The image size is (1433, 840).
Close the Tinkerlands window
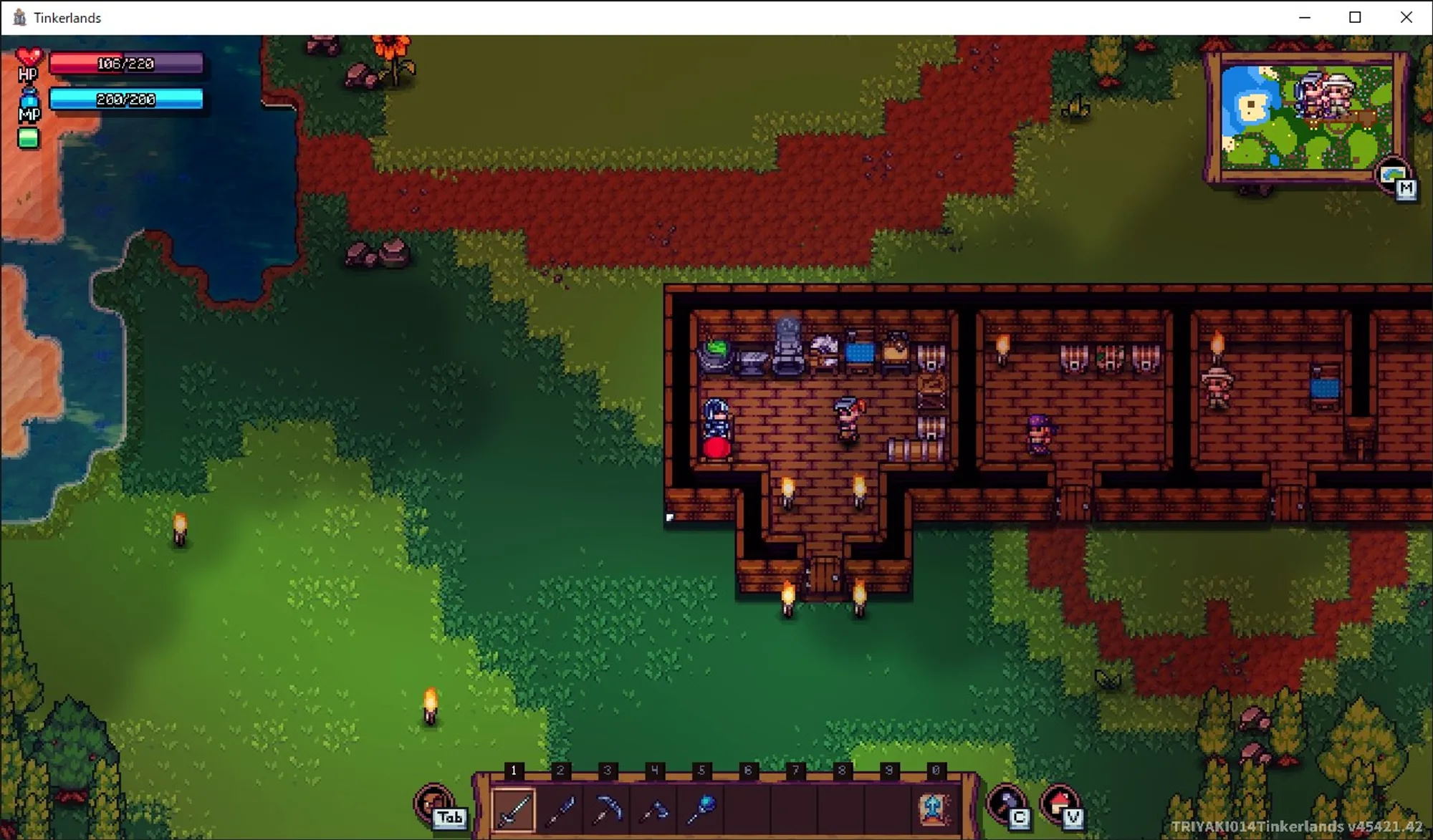tap(1406, 17)
